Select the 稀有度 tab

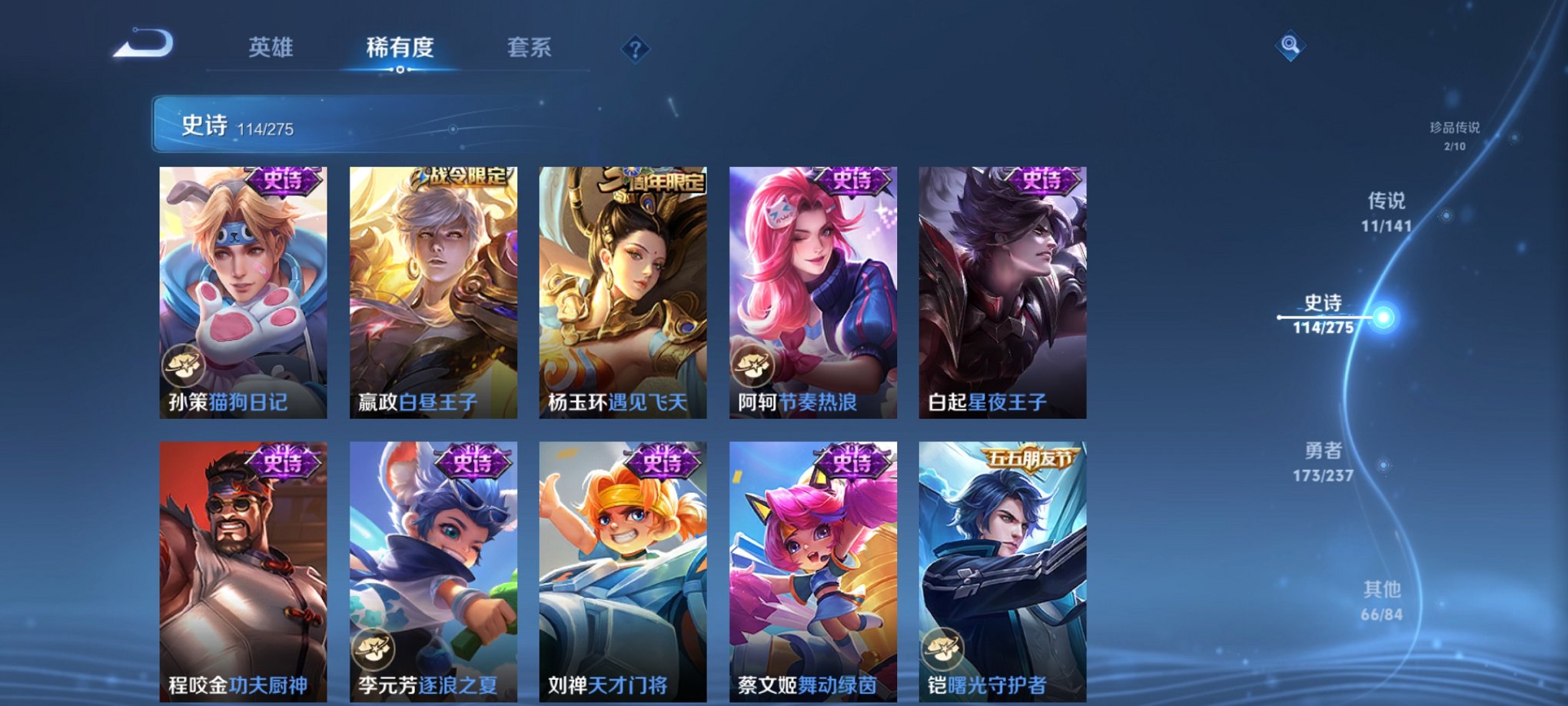click(400, 46)
